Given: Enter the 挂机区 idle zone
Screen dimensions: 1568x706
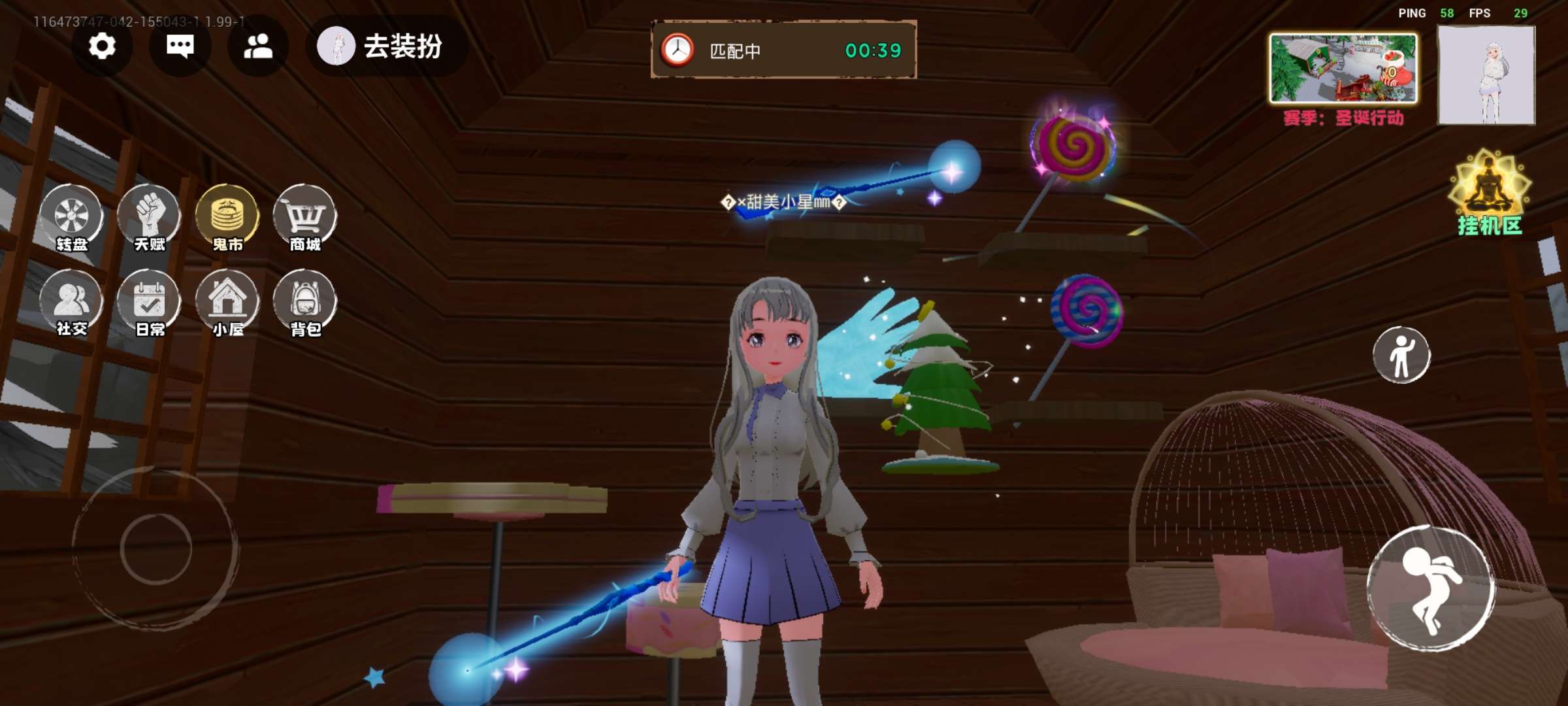Looking at the screenshot, I should [1489, 193].
